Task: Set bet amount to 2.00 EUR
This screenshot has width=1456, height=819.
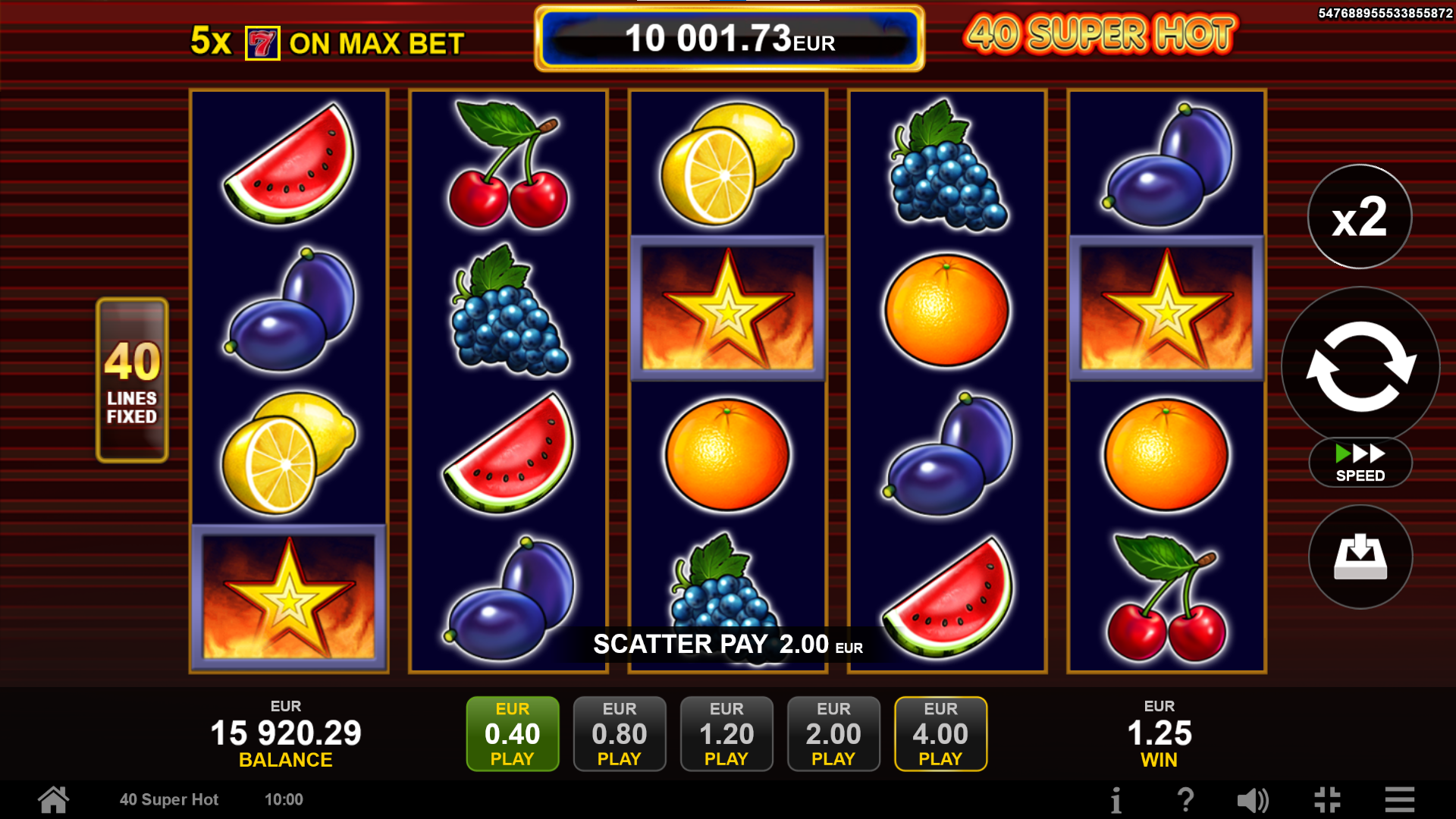Action: pyautogui.click(x=833, y=733)
